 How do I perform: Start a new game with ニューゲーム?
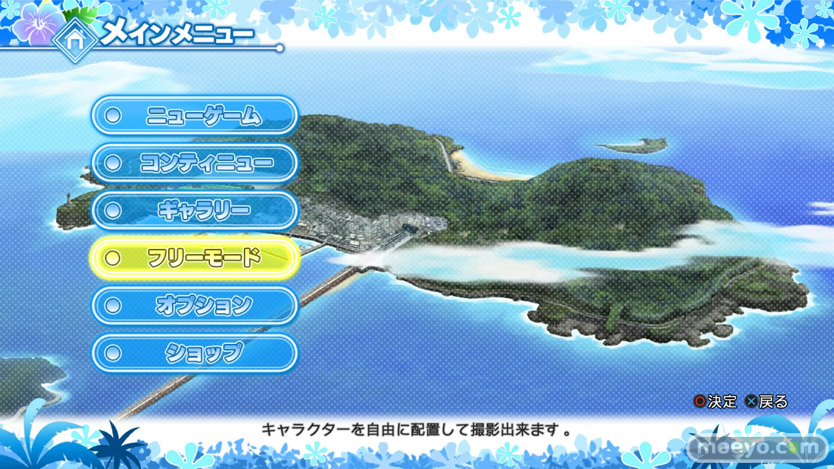196,116
